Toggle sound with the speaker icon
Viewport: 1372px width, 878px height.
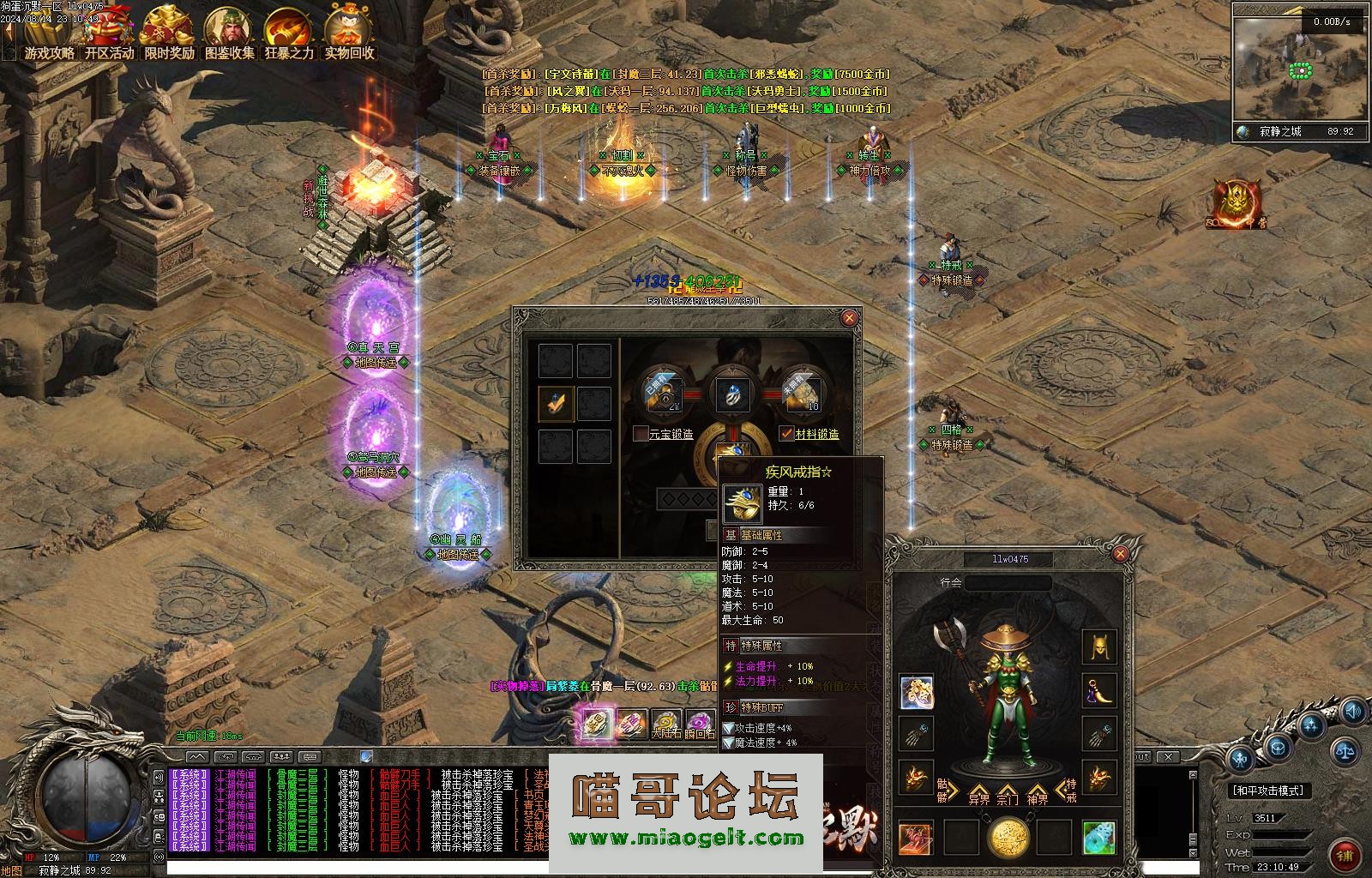pyautogui.click(x=1352, y=711)
